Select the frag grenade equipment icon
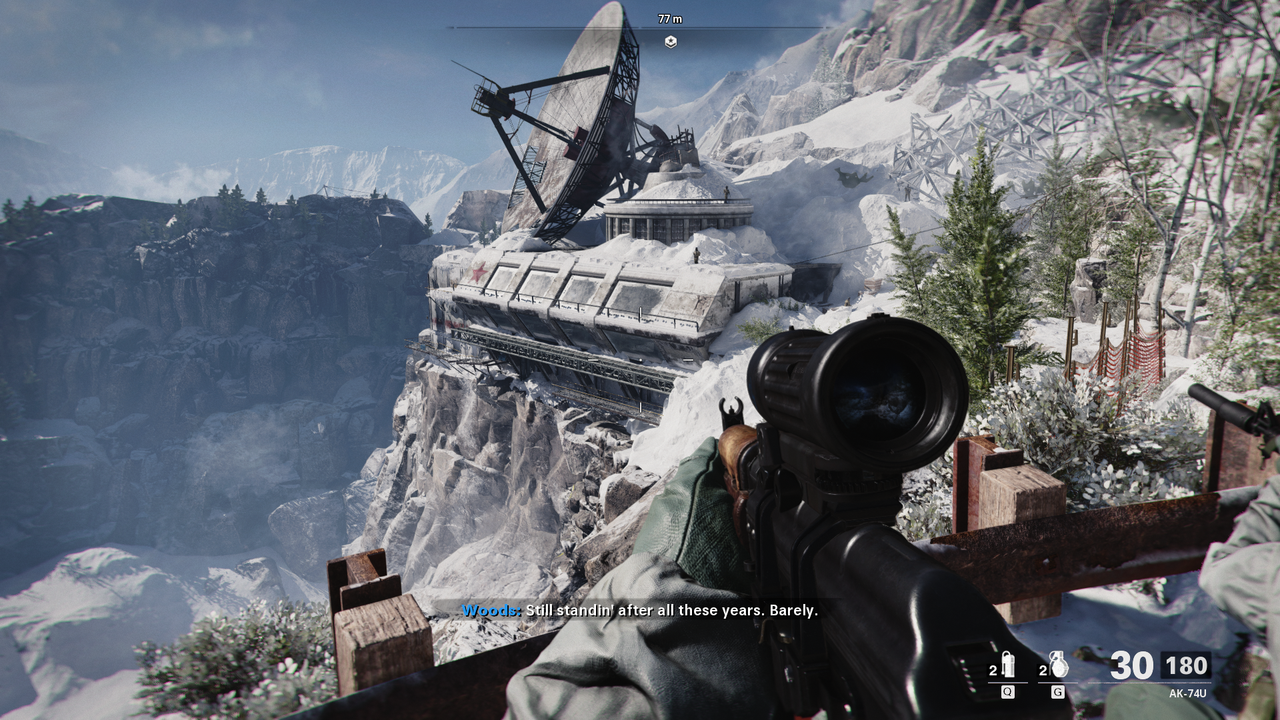The height and width of the screenshot is (720, 1280). tap(1058, 664)
